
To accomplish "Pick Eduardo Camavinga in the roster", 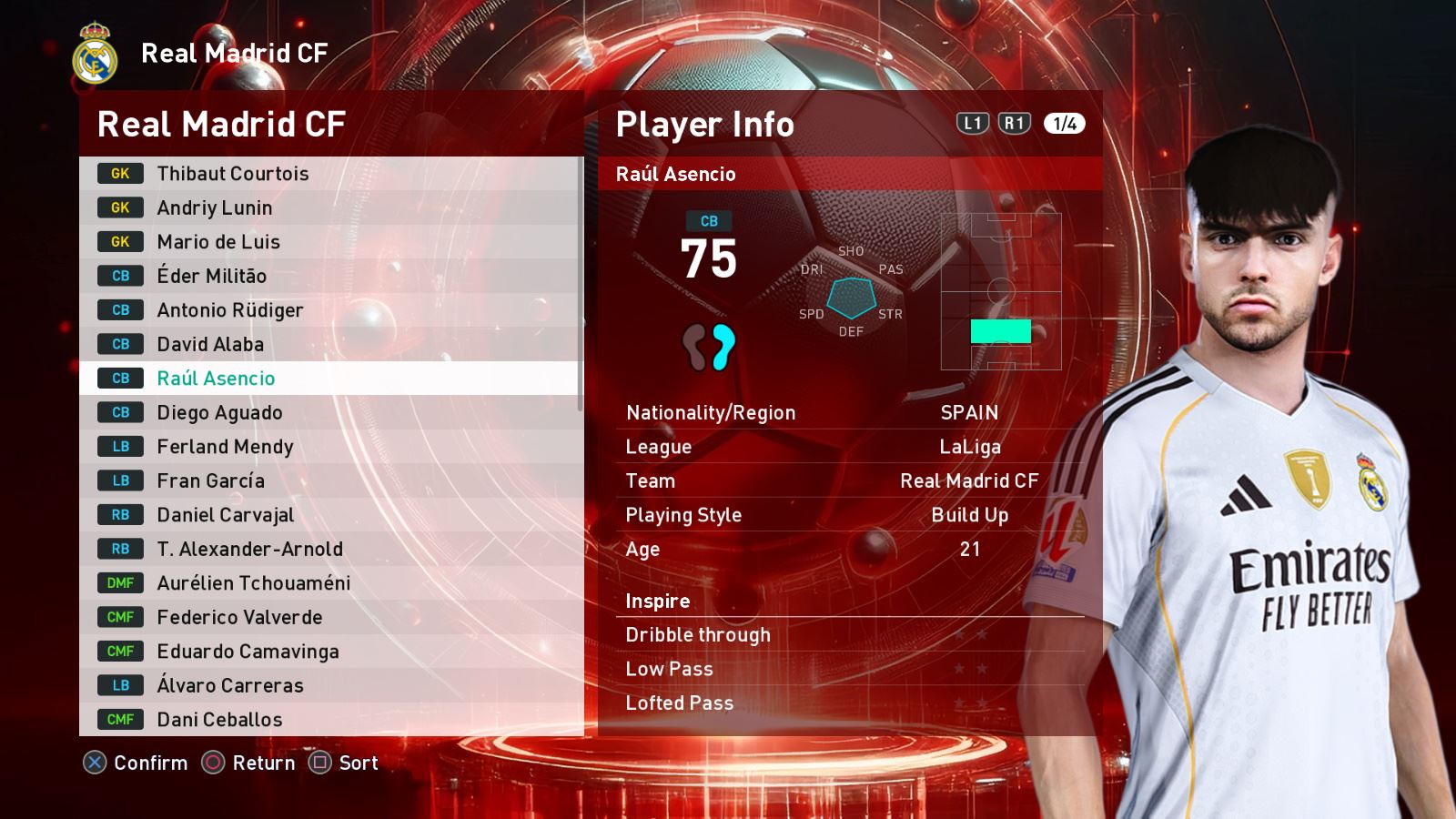I will (x=328, y=652).
